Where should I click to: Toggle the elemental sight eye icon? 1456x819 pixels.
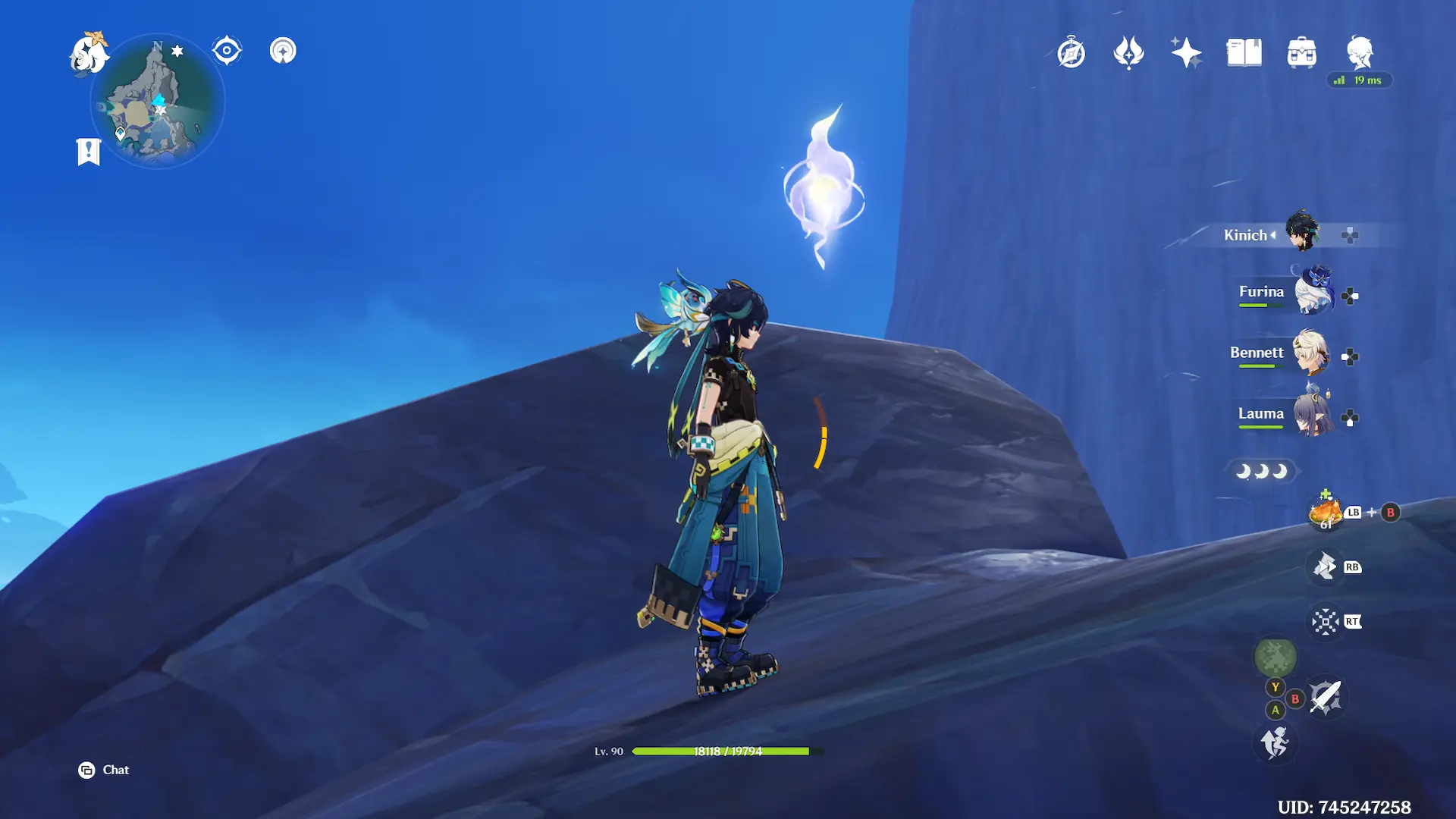[227, 51]
